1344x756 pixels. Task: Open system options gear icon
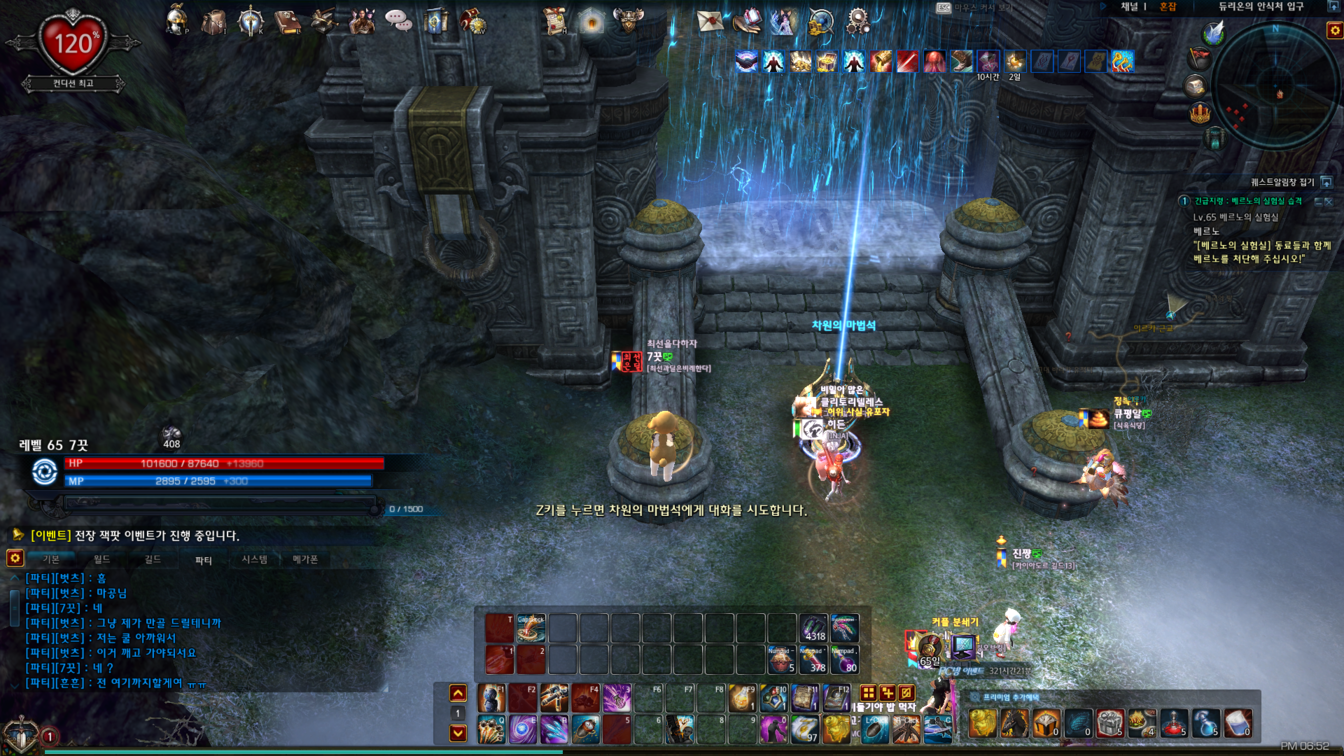click(857, 21)
